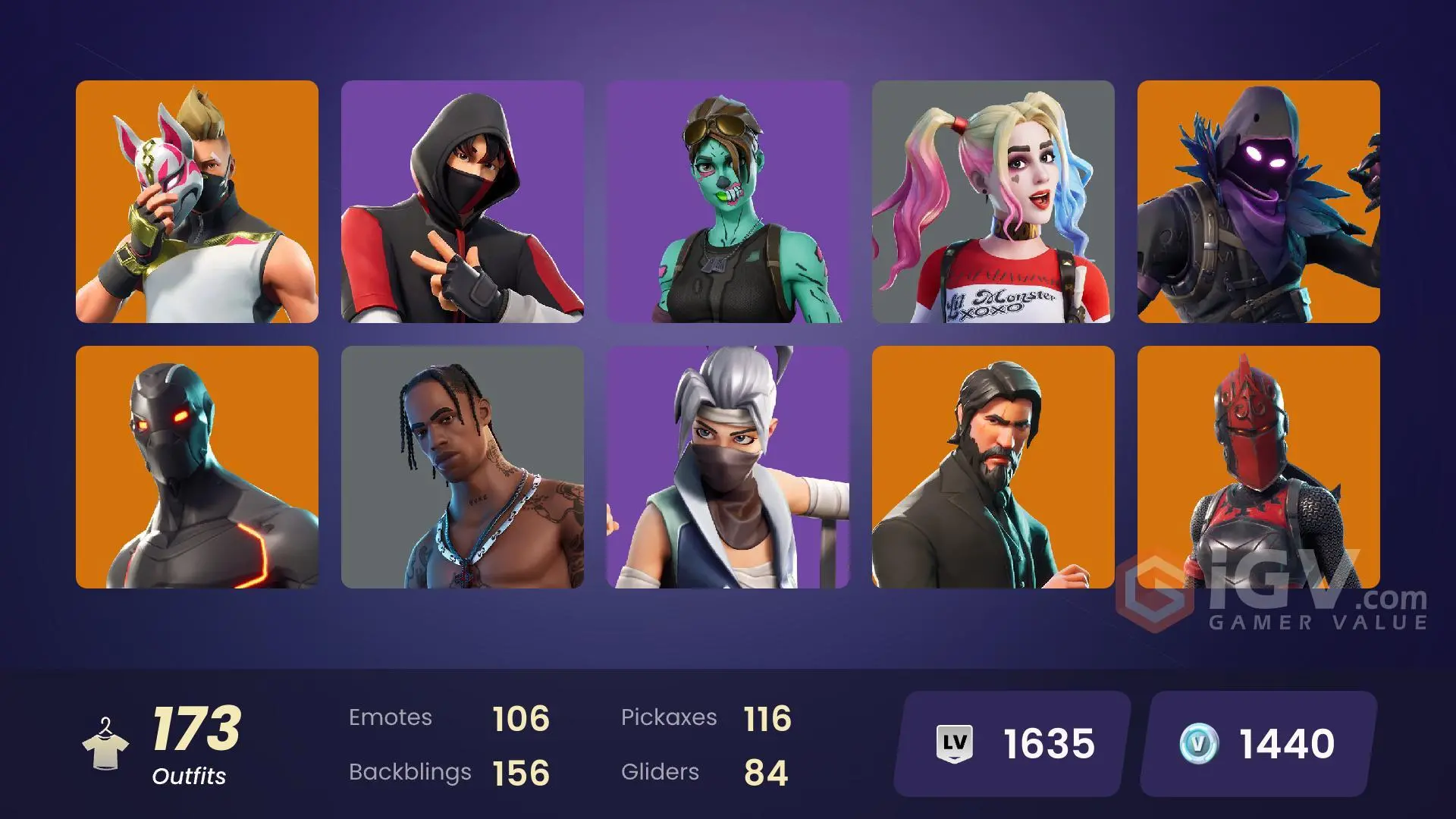
Task: Toggle the Harley Quinn skin selection
Action: (993, 201)
